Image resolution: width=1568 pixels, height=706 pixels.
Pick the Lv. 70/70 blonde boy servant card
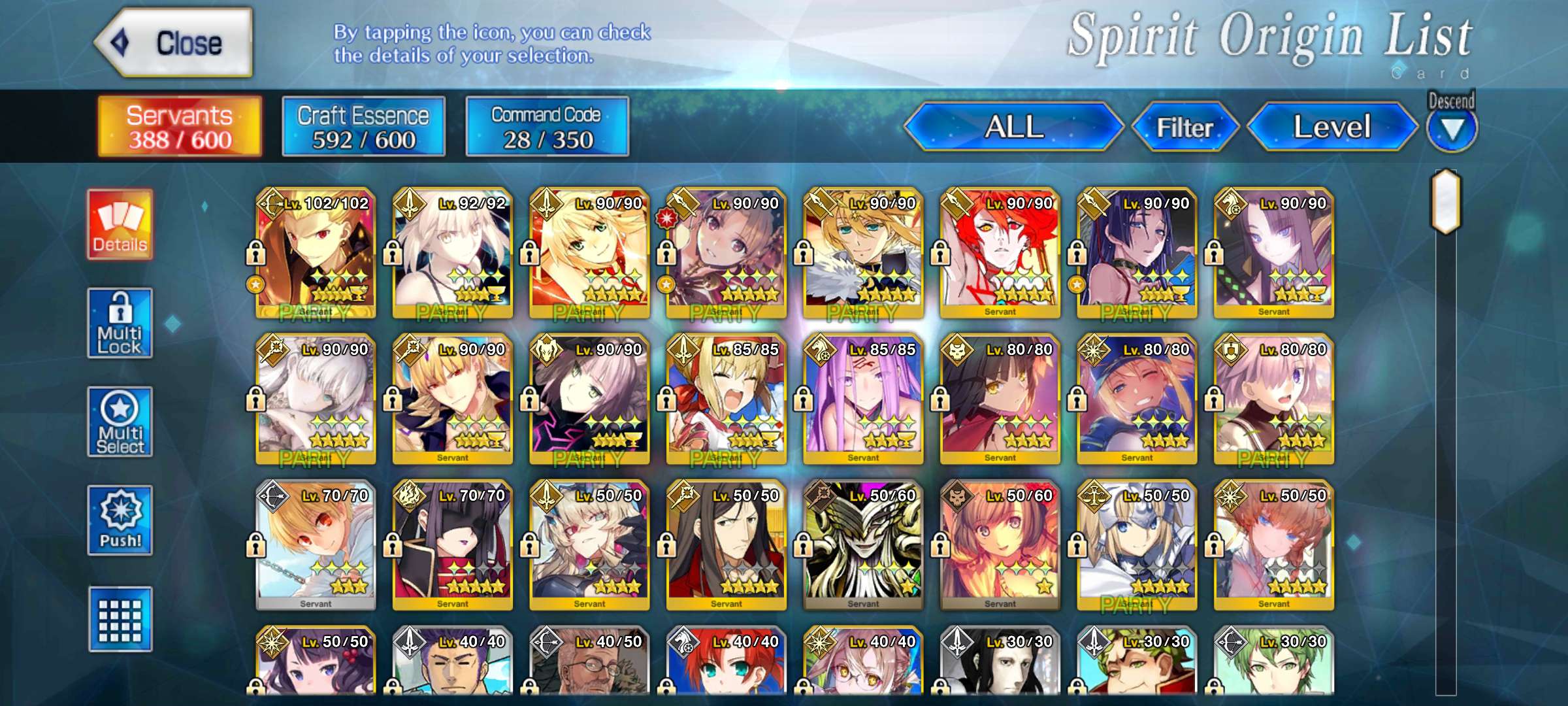coord(316,545)
